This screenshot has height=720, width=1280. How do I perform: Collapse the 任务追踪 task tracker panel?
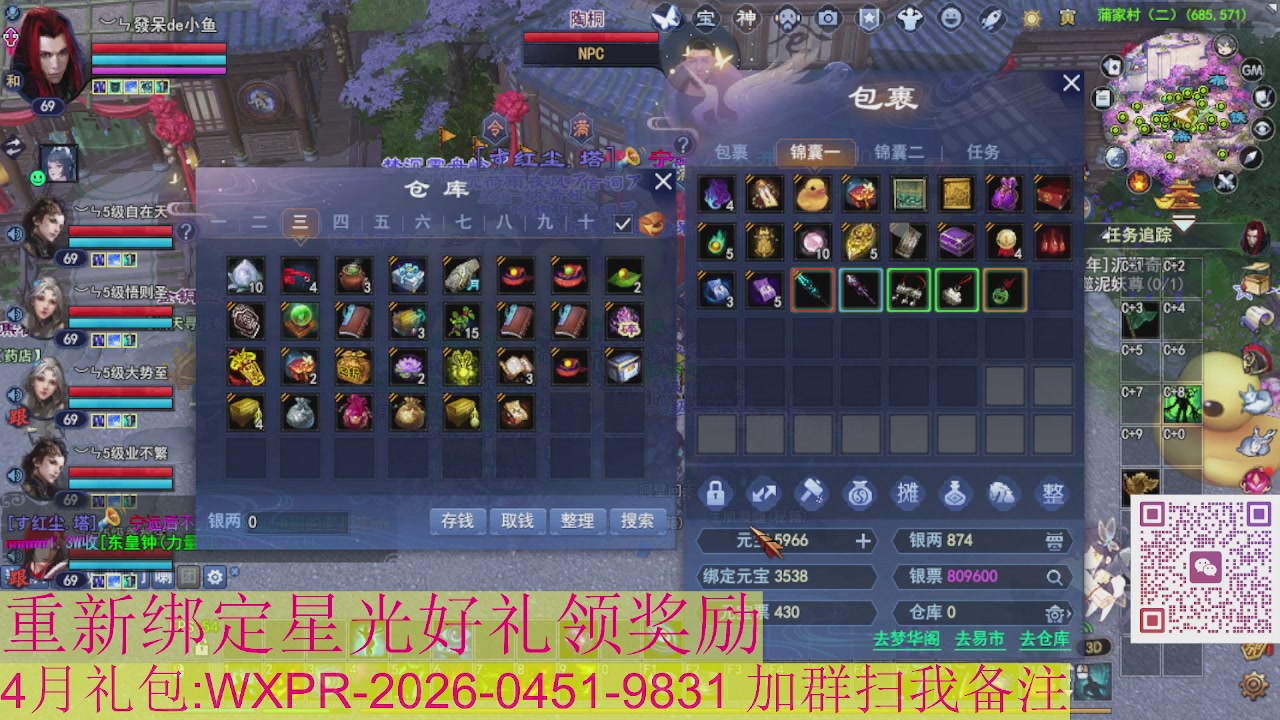click(x=1182, y=222)
